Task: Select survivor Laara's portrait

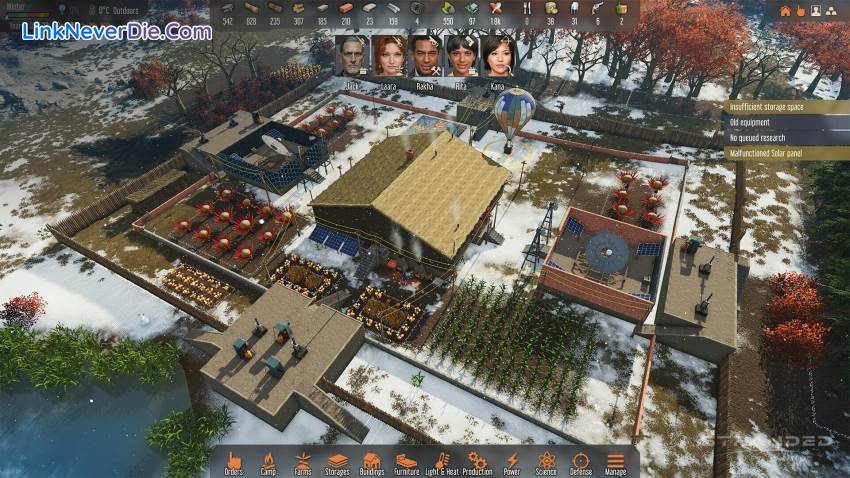Action: 389,56
